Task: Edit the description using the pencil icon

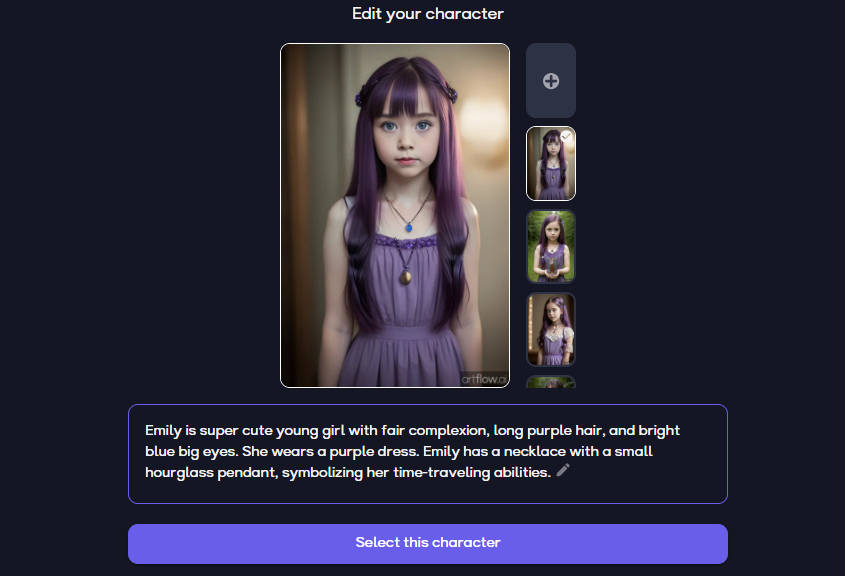Action: [x=563, y=471]
